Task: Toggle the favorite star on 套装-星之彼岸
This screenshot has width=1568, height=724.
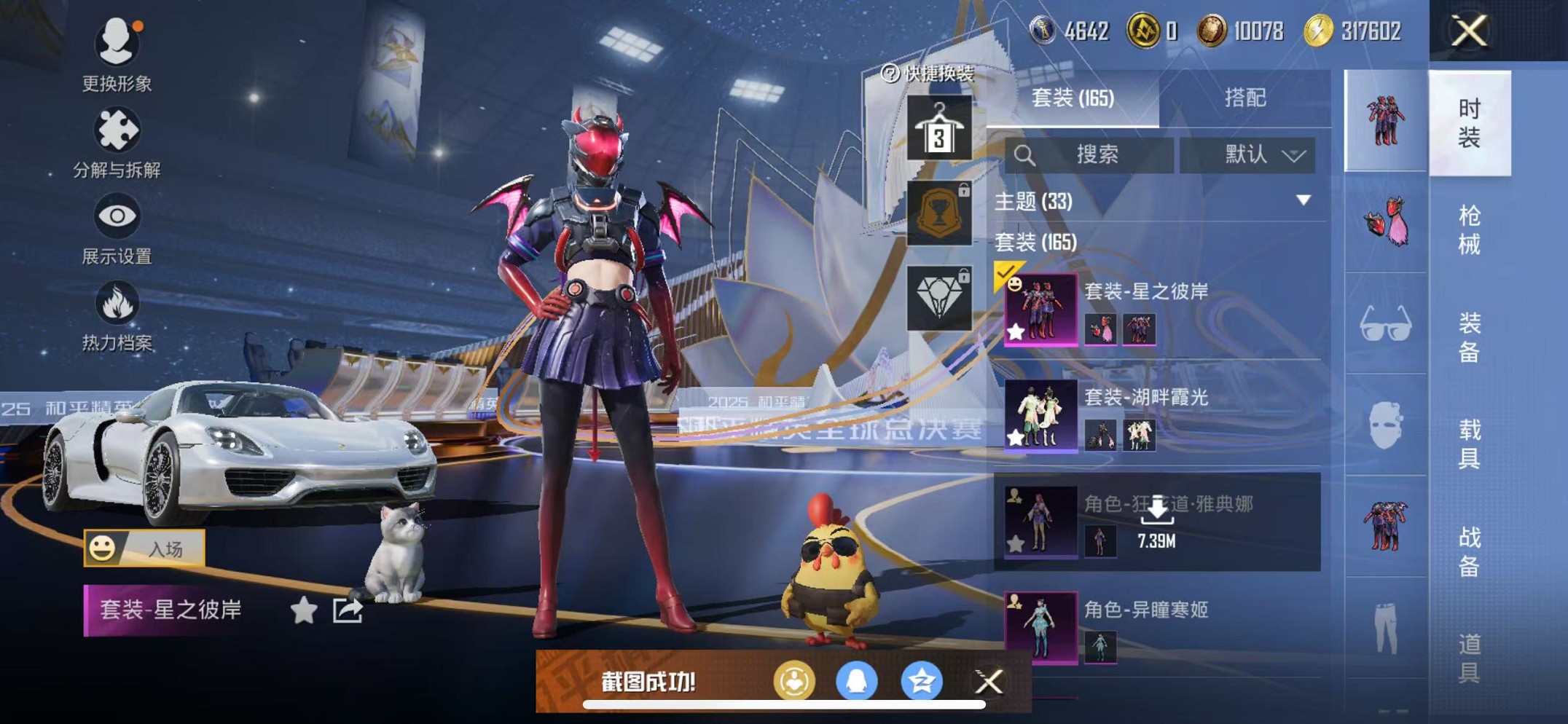Action: (x=1017, y=332)
